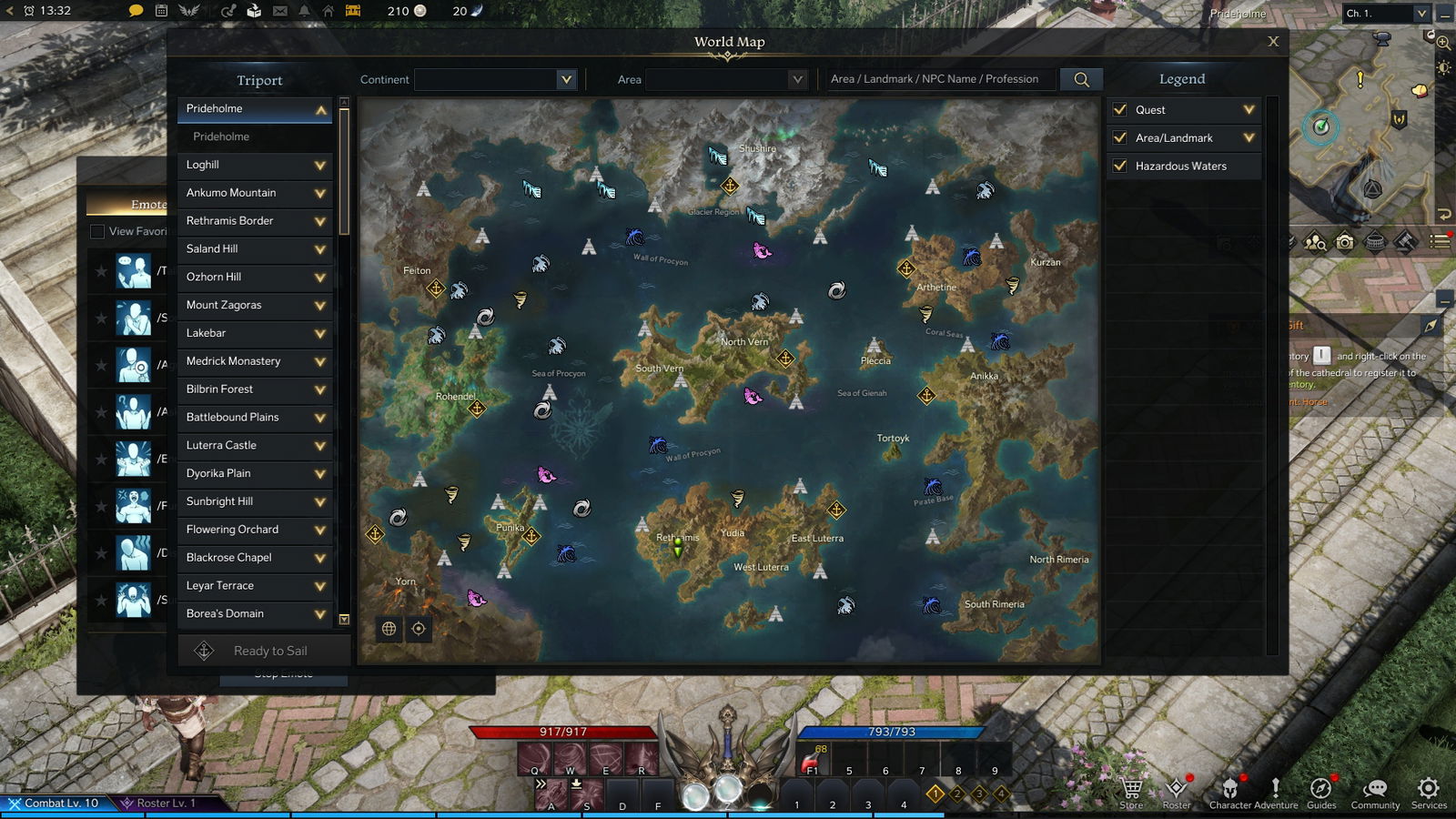1456x819 pixels.
Task: Select the Prideholme triport sub-entry
Action: coord(221,136)
